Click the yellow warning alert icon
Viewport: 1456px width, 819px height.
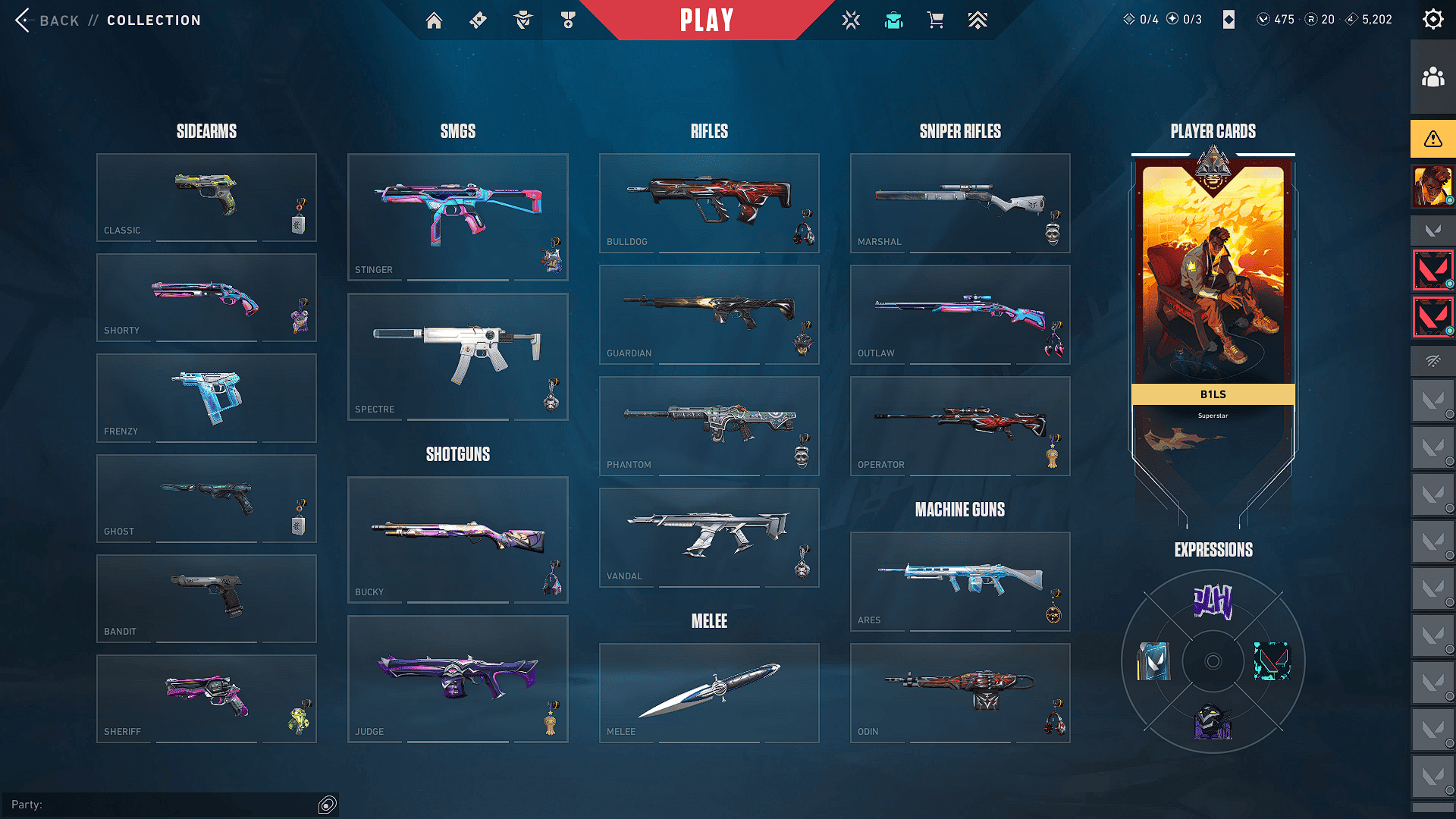pos(1432,139)
